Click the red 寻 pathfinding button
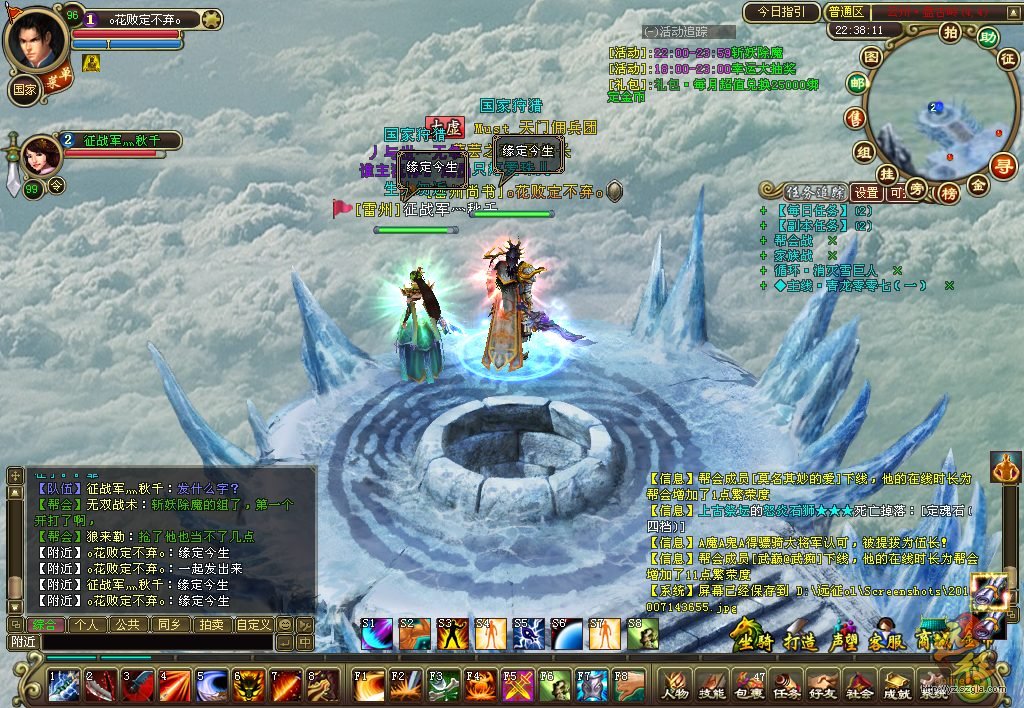The height and width of the screenshot is (708, 1024). [x=1002, y=166]
